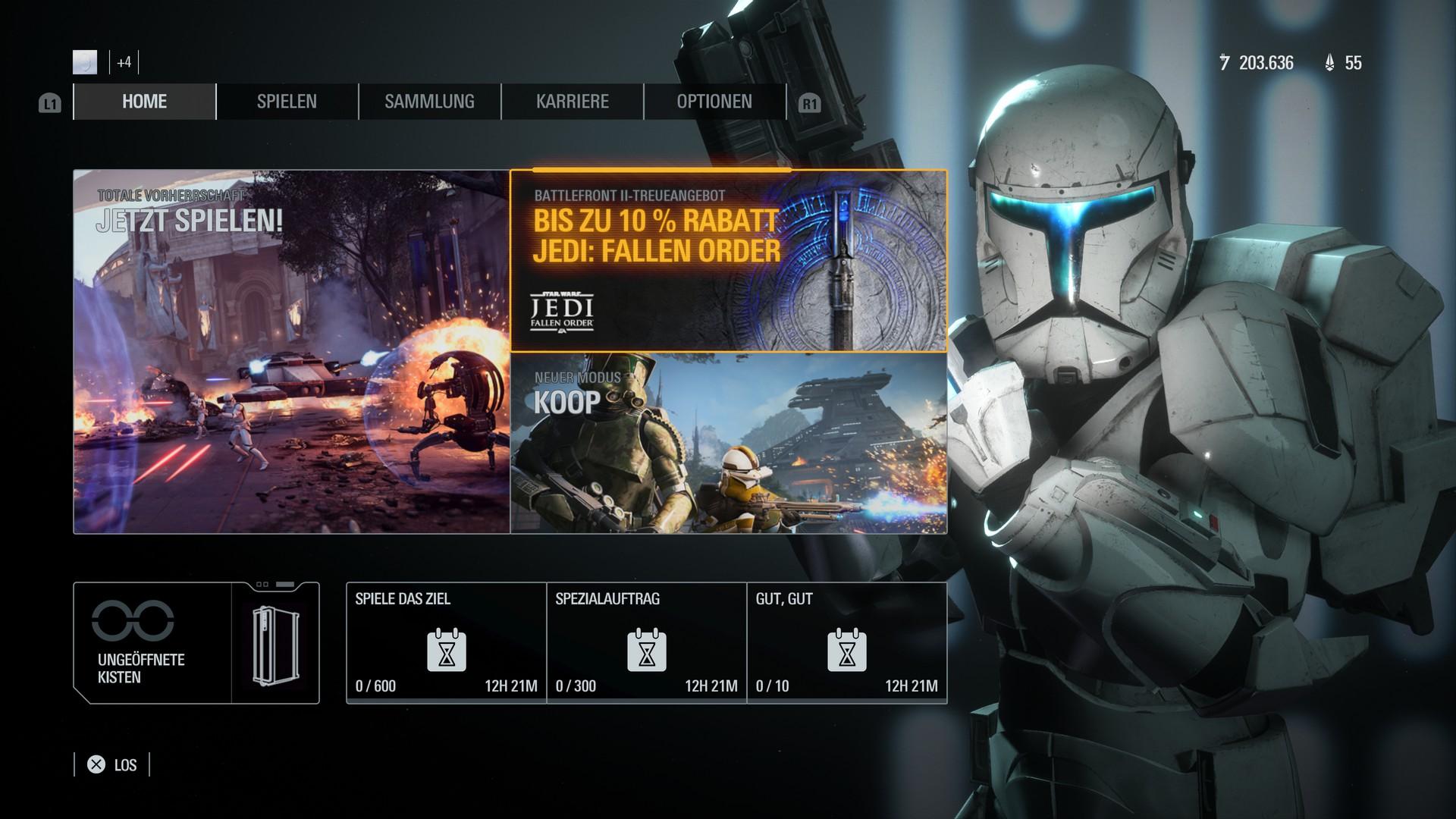
Task: Show the Spezialauftrag daily challenge
Action: pyautogui.click(x=646, y=643)
